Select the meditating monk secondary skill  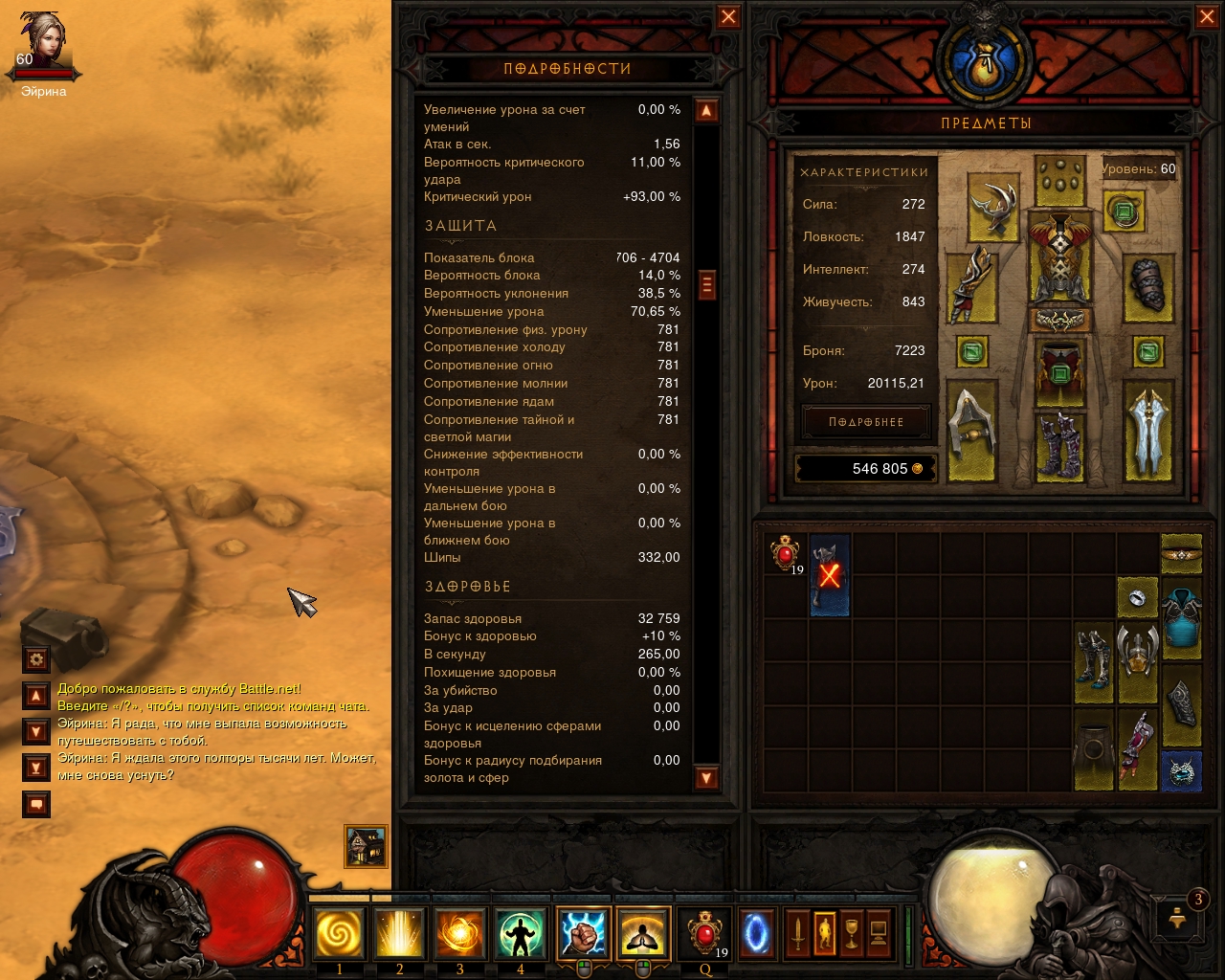click(643, 933)
